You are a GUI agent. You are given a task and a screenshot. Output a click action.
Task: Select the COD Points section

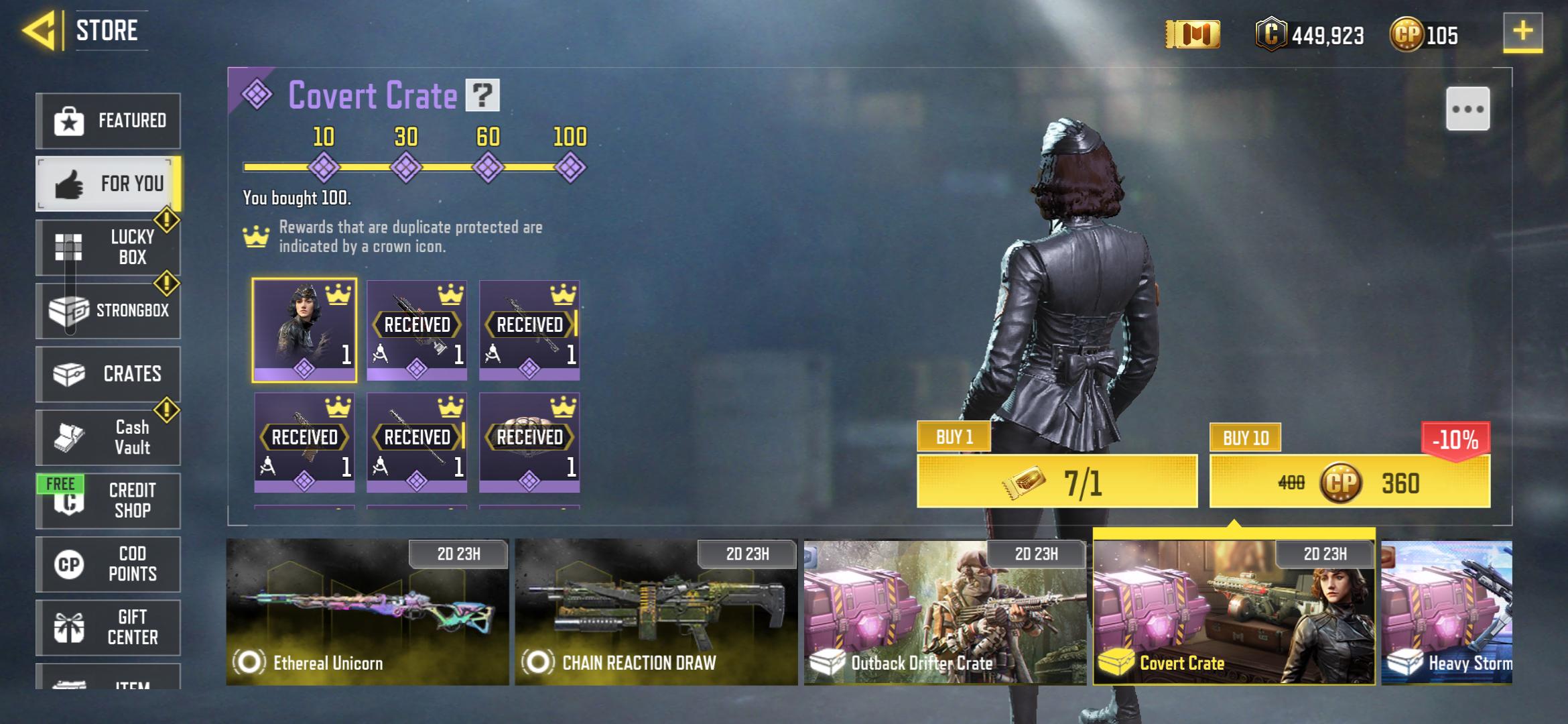pyautogui.click(x=108, y=564)
